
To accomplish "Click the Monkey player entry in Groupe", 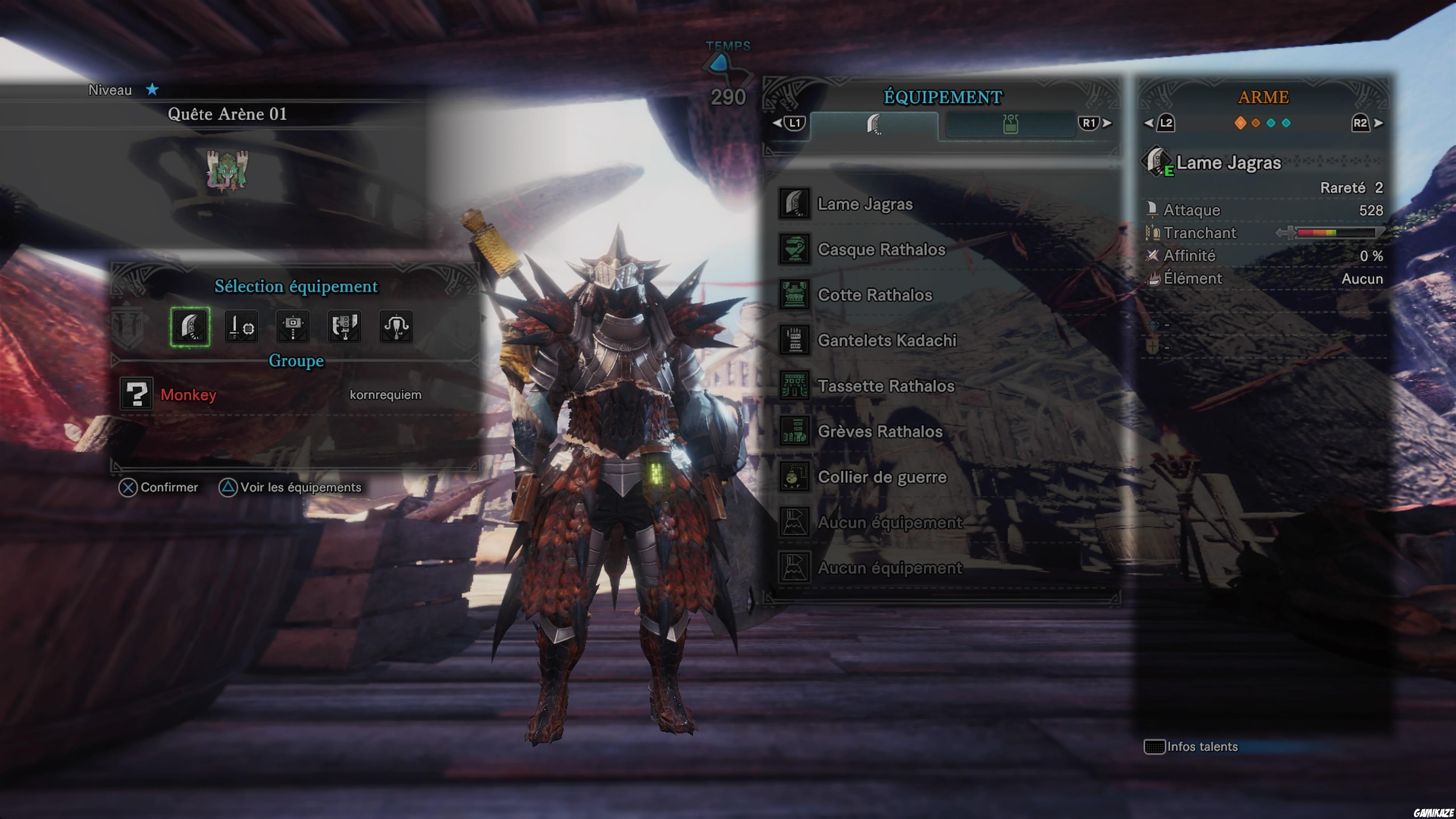I will coord(188,395).
